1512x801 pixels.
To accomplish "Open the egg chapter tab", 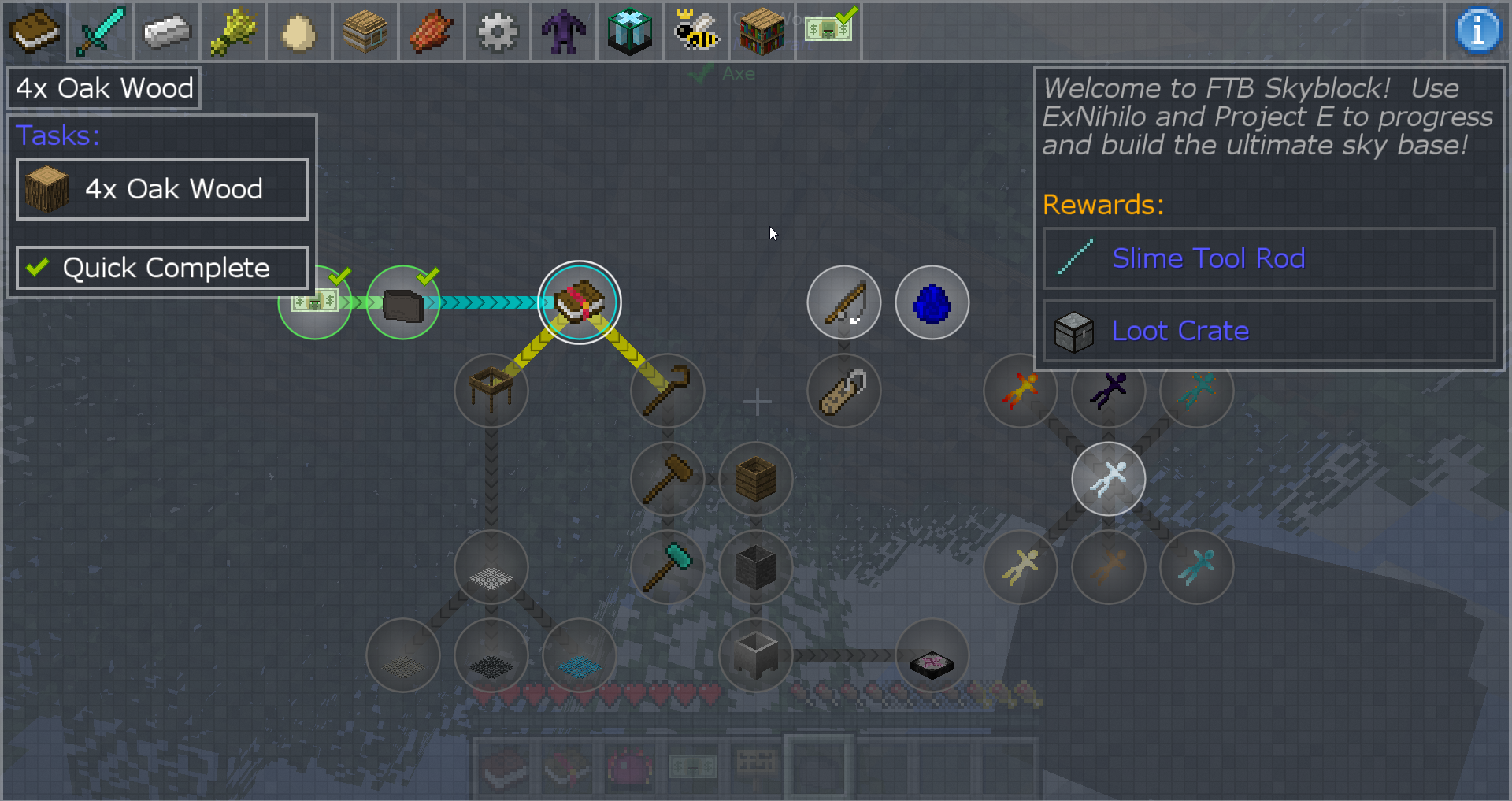I will coord(298,32).
